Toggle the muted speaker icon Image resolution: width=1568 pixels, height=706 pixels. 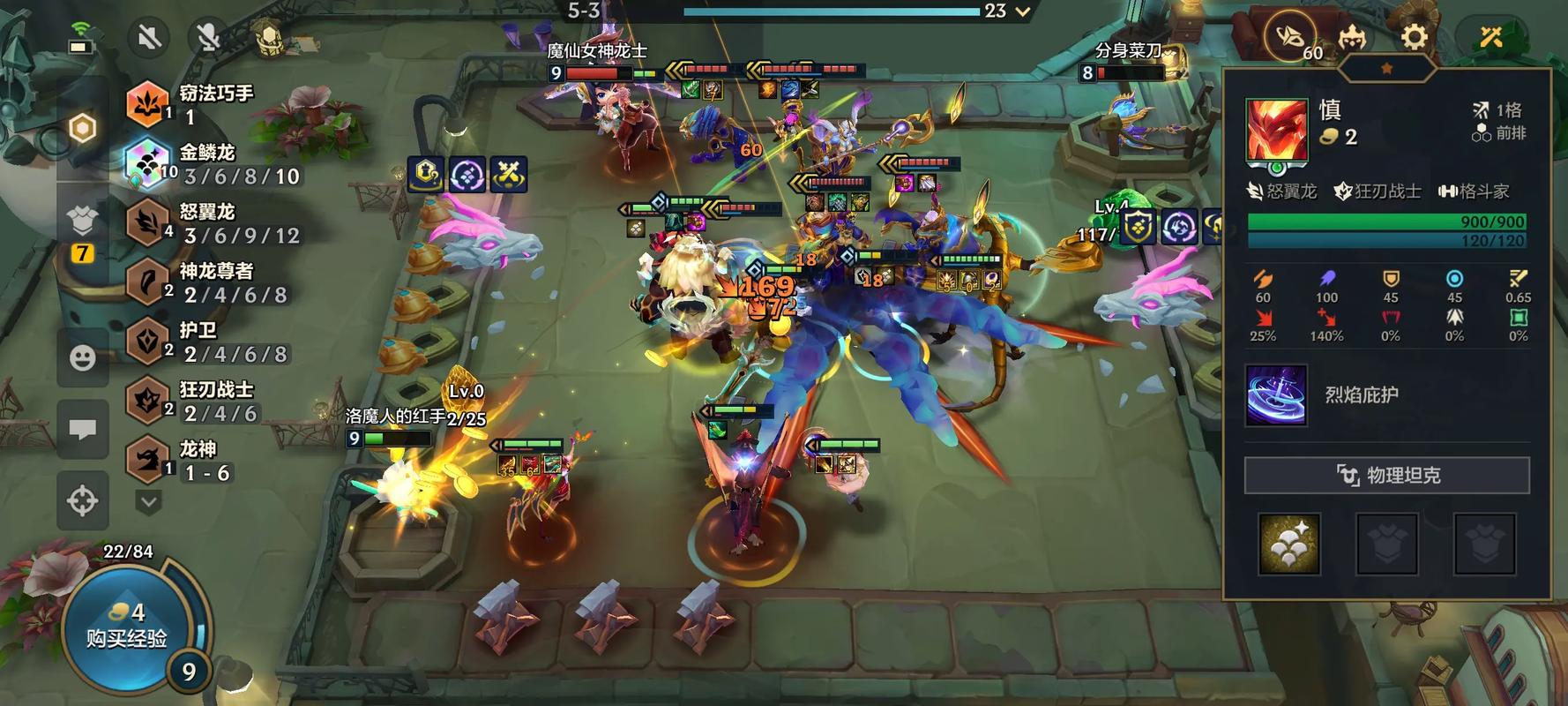(149, 37)
